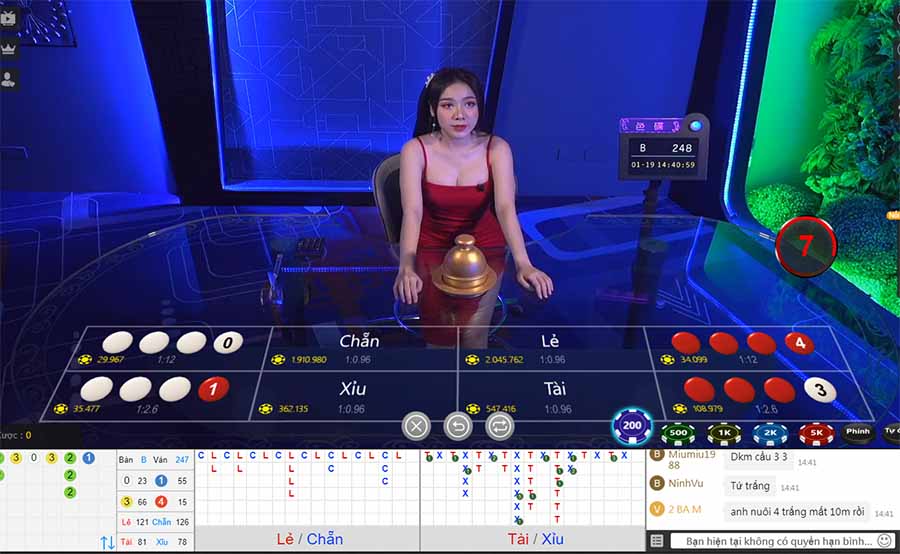This screenshot has width=900, height=554.
Task: Cancel bets with the X button
Action: 416,426
